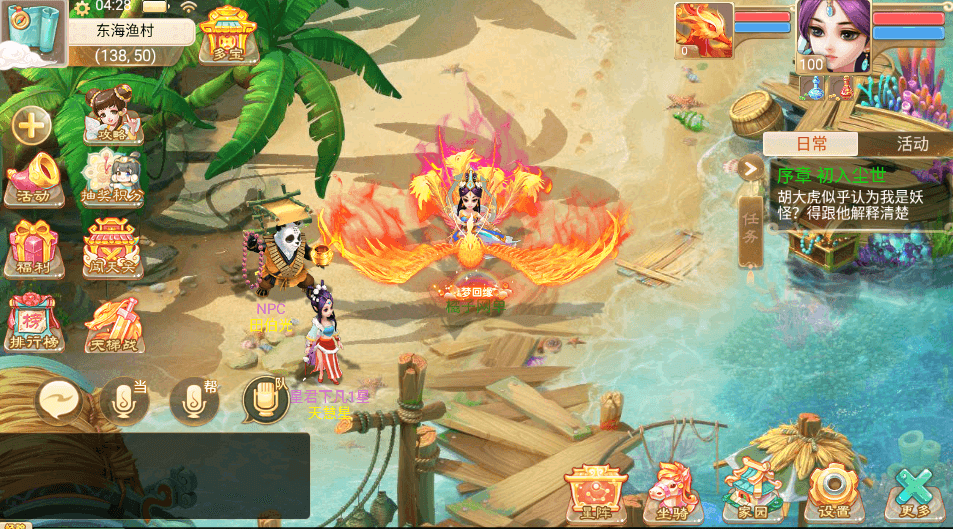This screenshot has width=953, height=529.
Task: Activate the 队 team voice microphone
Action: 266,400
